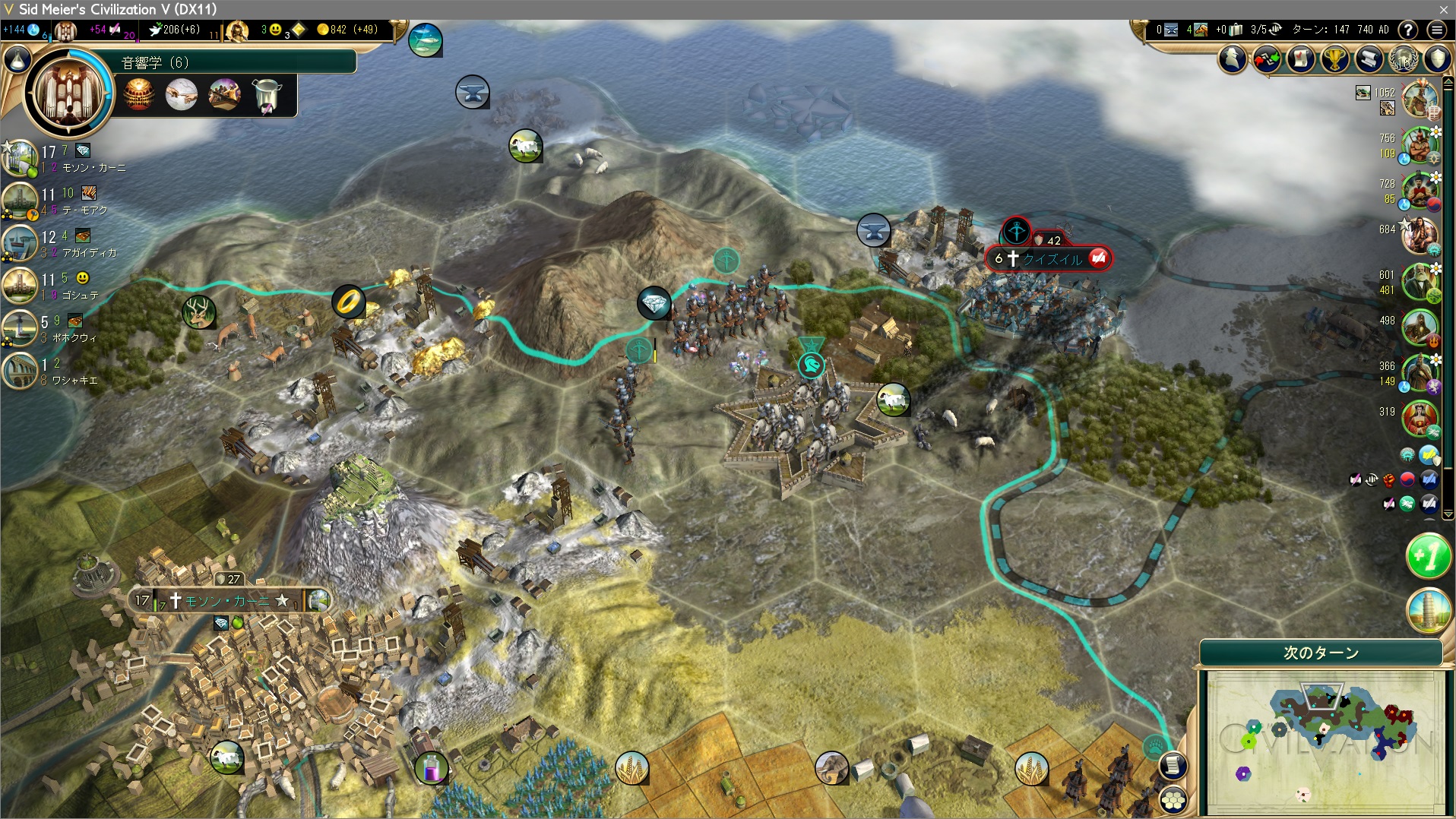Viewport: 1456px width, 819px height.
Task: Open the military overview shield icon
Action: 1438,59
